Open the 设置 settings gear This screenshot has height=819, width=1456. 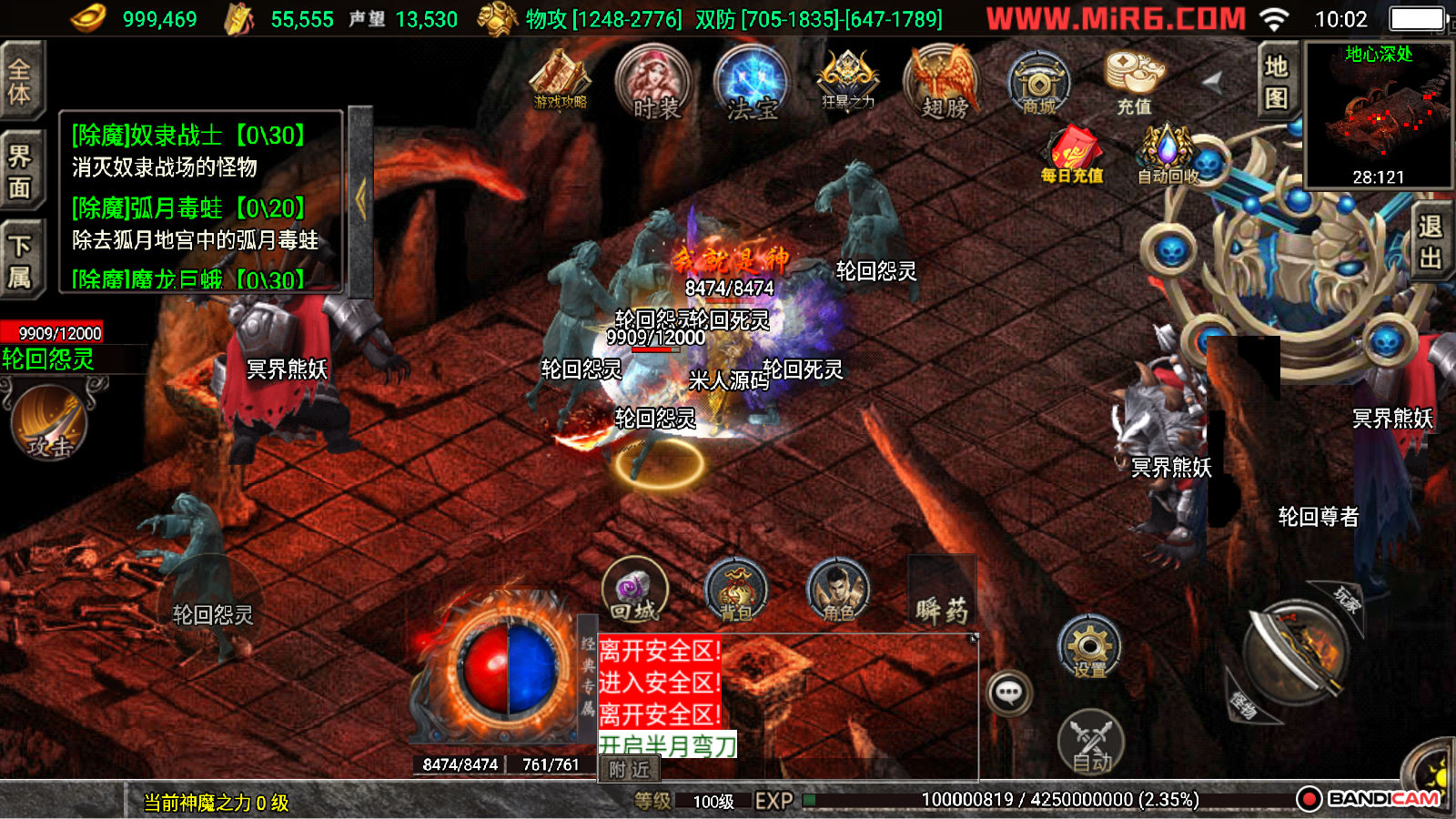pos(1089,647)
